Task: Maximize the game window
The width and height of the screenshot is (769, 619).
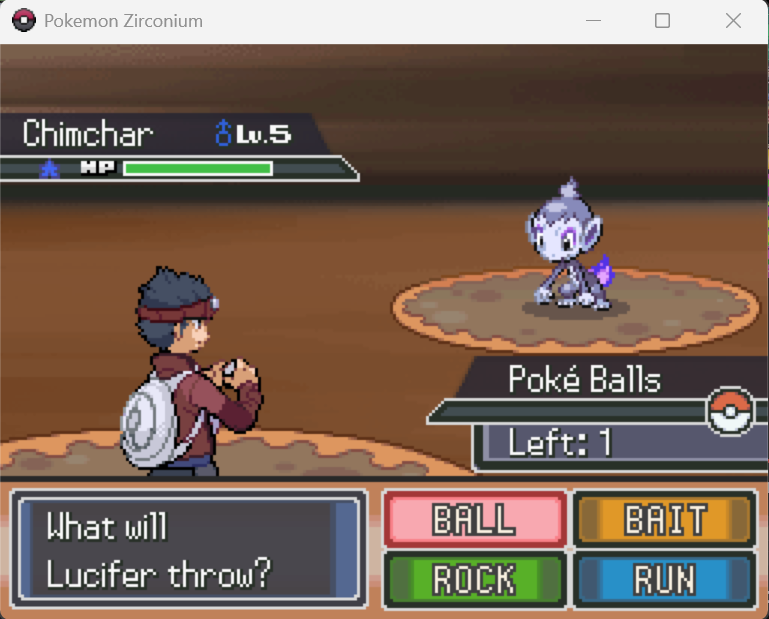Action: click(x=662, y=21)
